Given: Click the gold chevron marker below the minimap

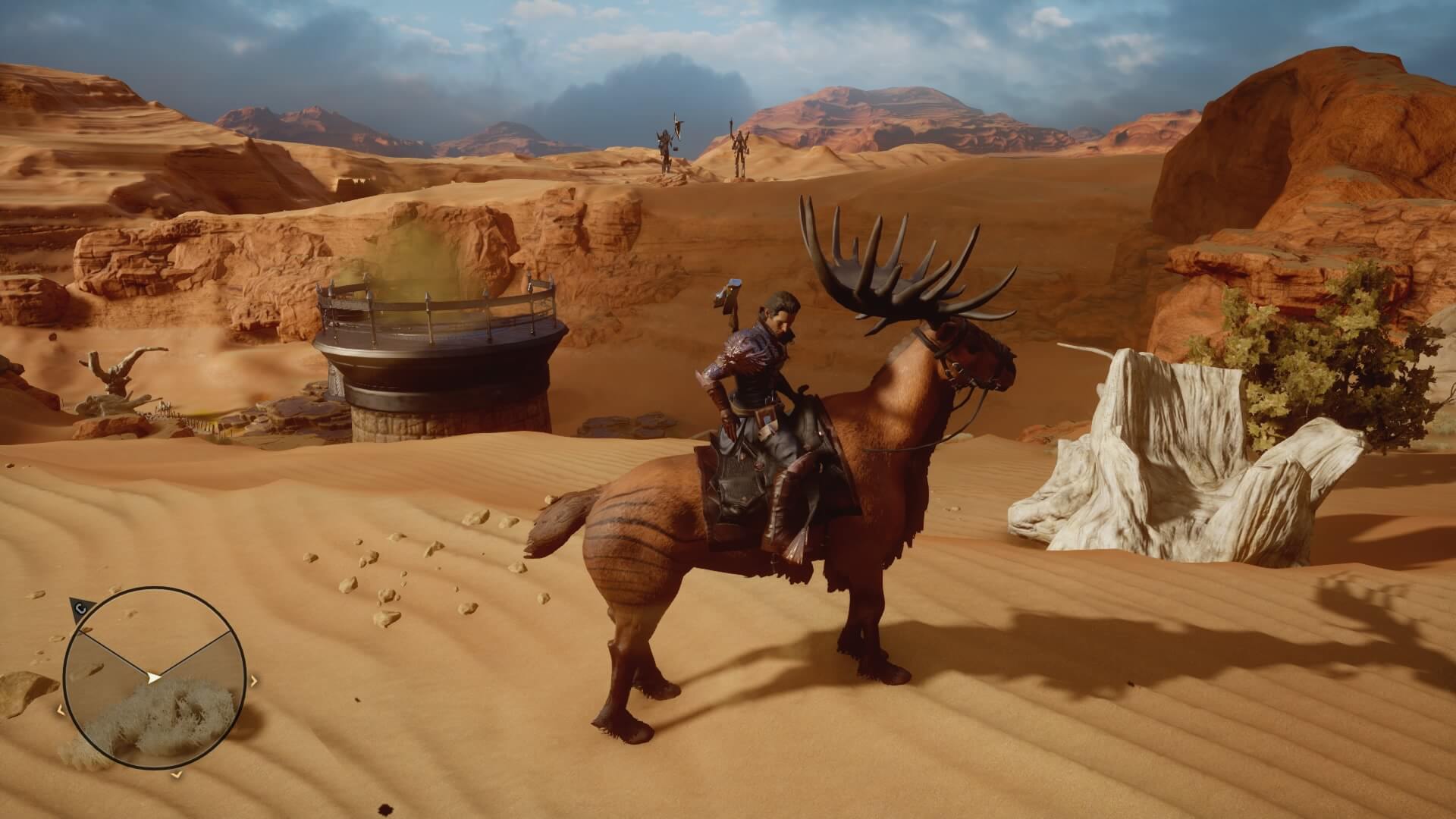Looking at the screenshot, I should (x=176, y=774).
